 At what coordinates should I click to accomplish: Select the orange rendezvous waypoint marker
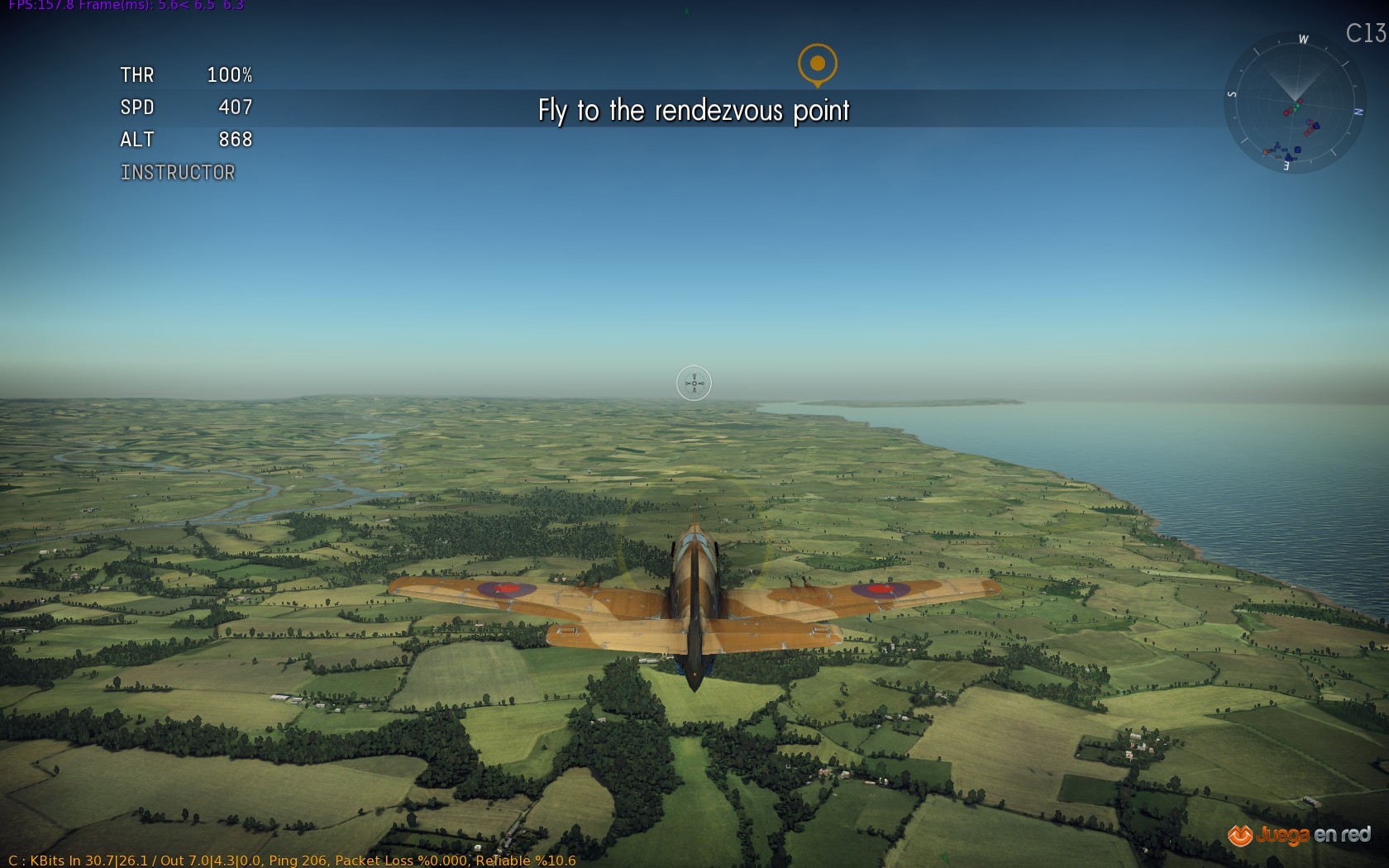(817, 64)
